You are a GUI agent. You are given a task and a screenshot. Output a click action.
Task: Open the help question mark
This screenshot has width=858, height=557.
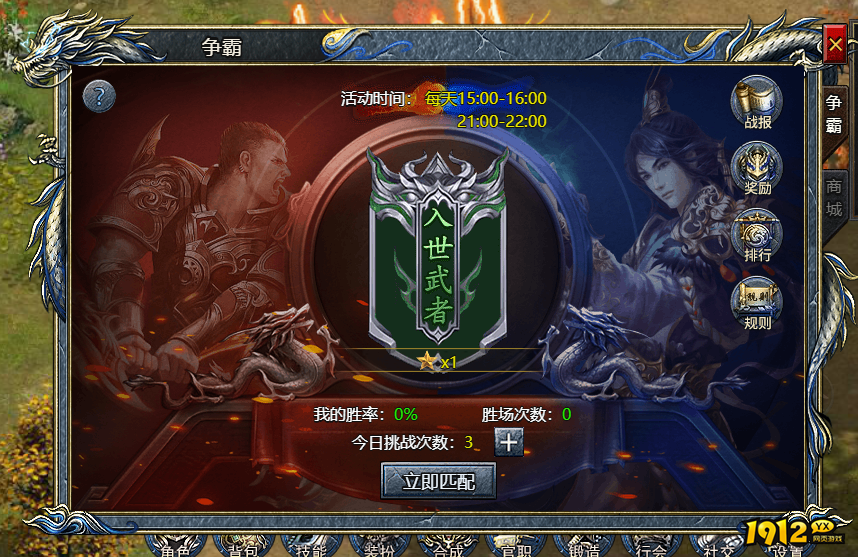pos(100,97)
